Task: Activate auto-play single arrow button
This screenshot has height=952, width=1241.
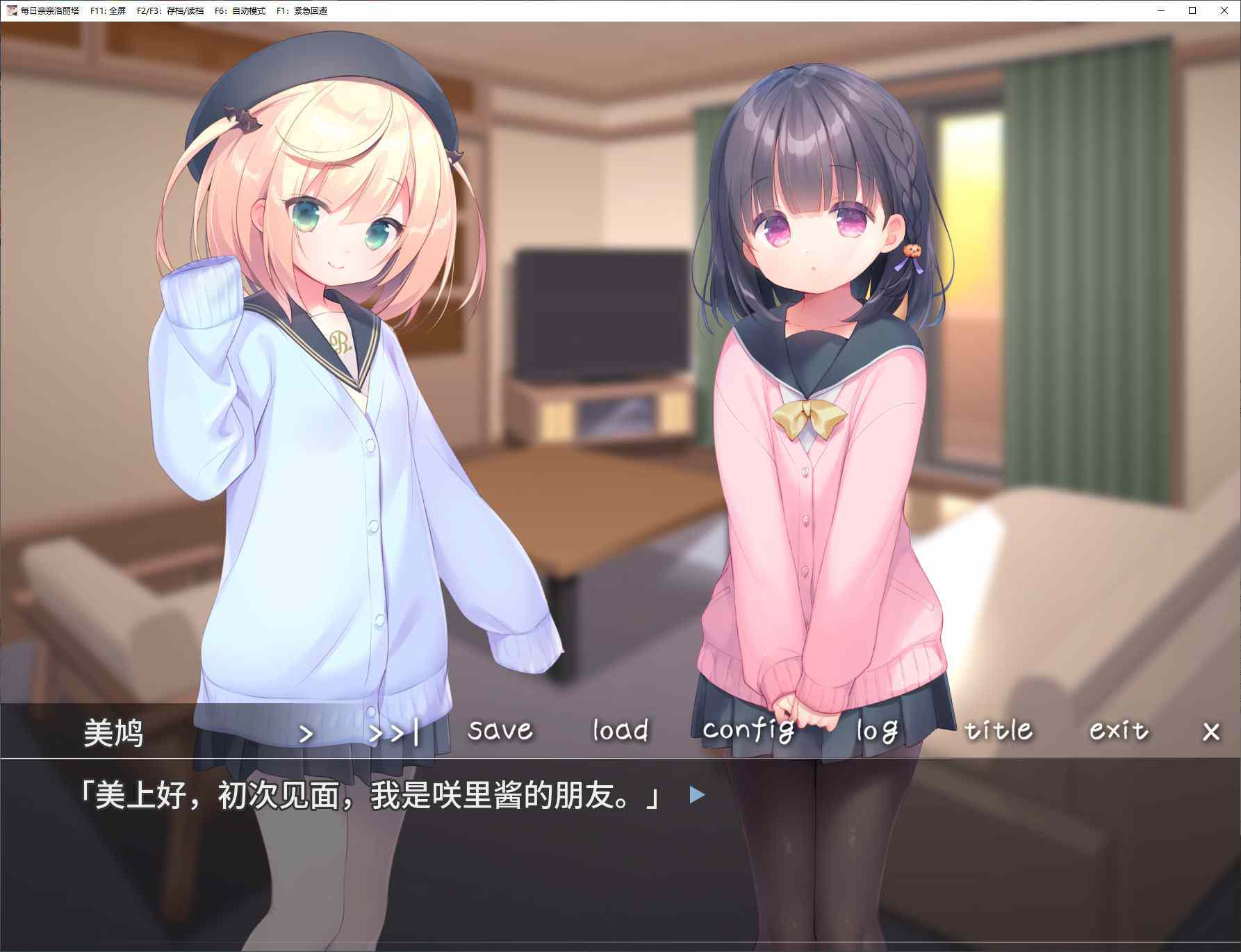Action: tap(306, 733)
